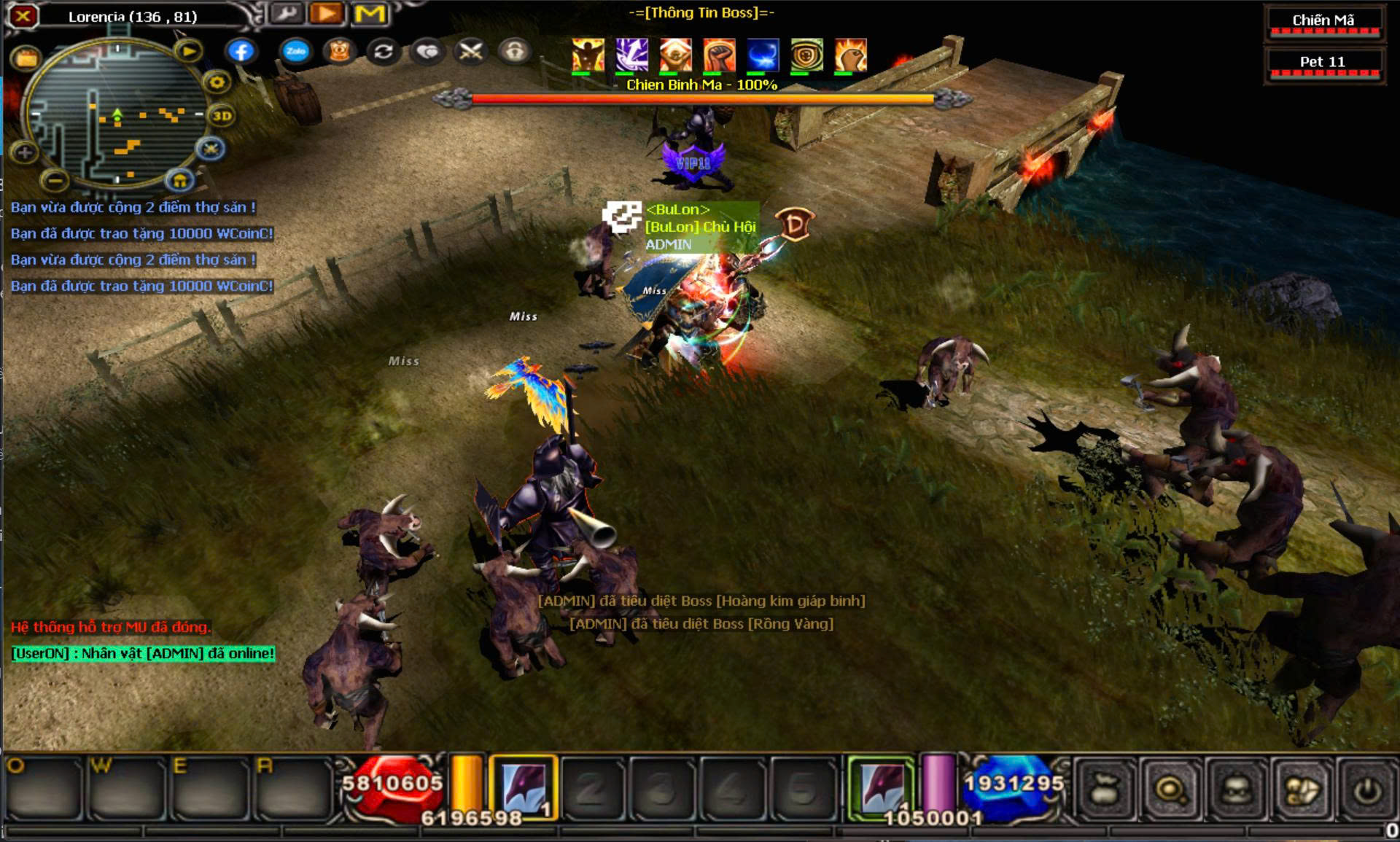1400x842 pixels.
Task: Toggle the 3D view button
Action: [222, 116]
